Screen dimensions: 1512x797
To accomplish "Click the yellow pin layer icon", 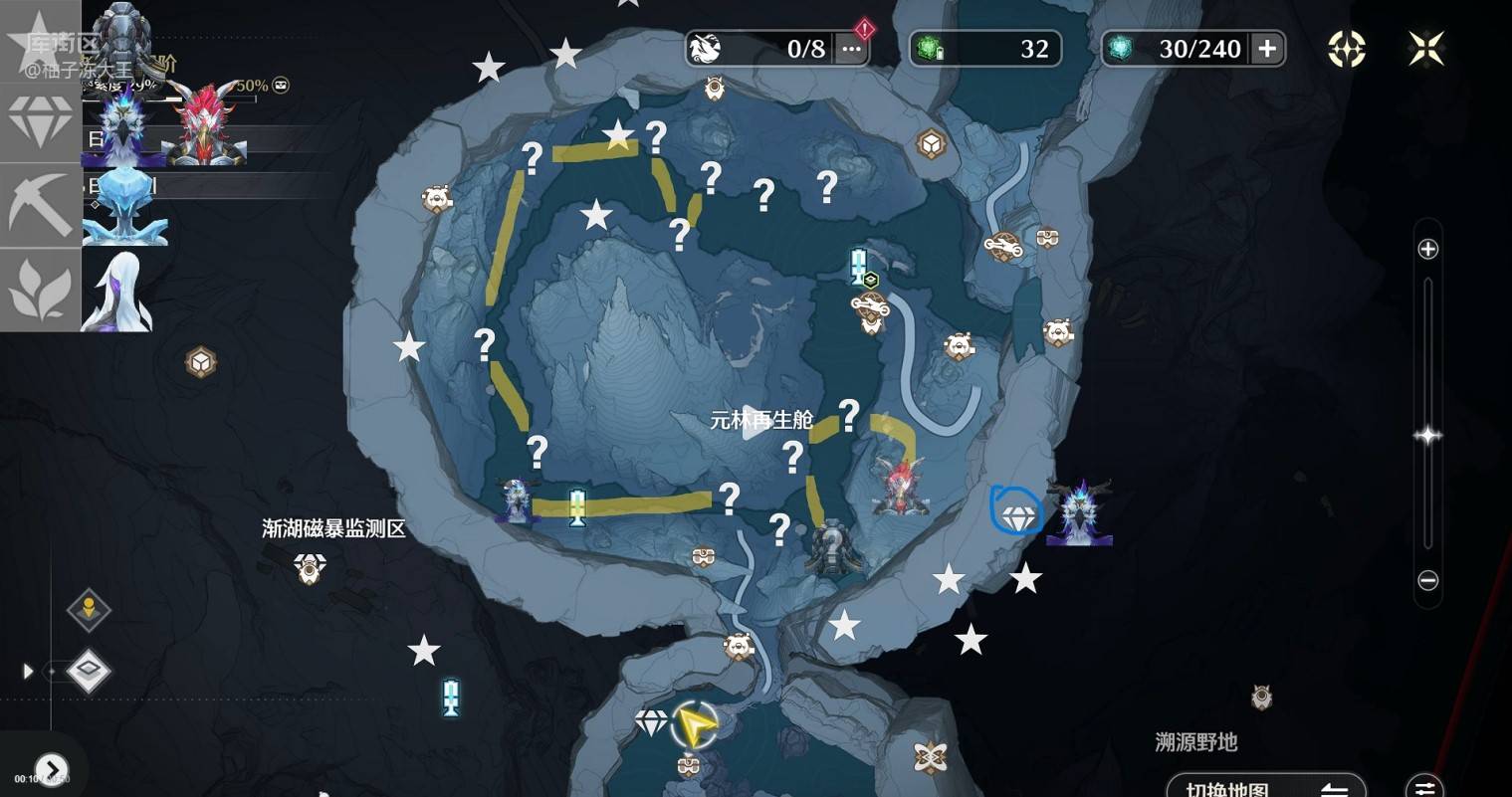I will pyautogui.click(x=89, y=609).
